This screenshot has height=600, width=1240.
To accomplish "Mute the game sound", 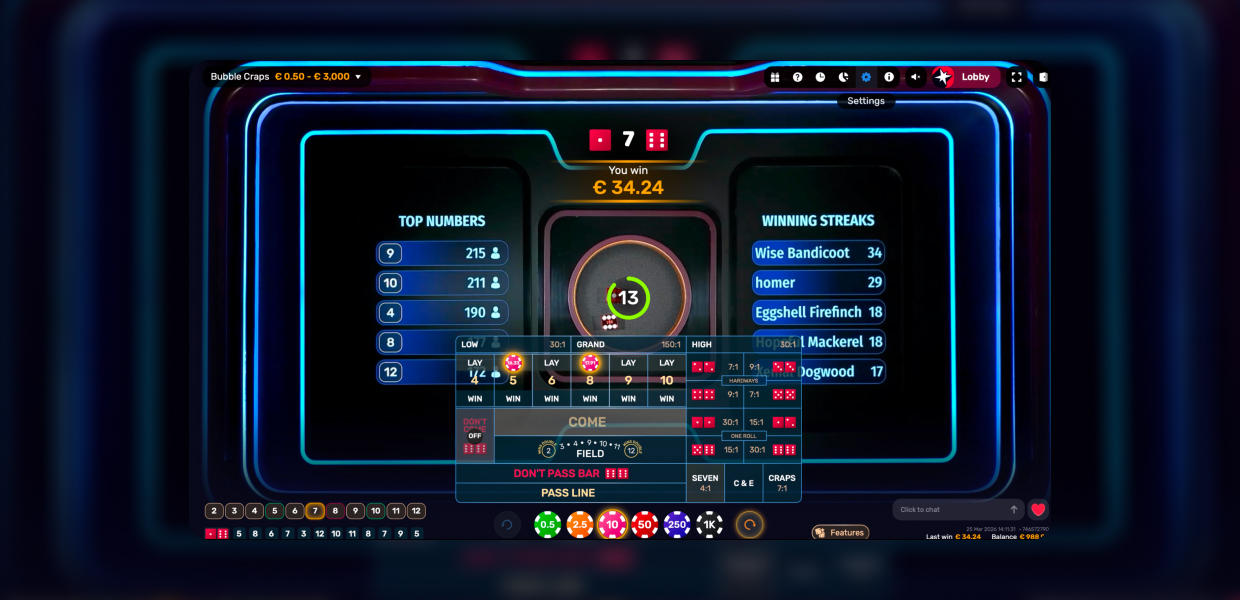I will pos(915,77).
